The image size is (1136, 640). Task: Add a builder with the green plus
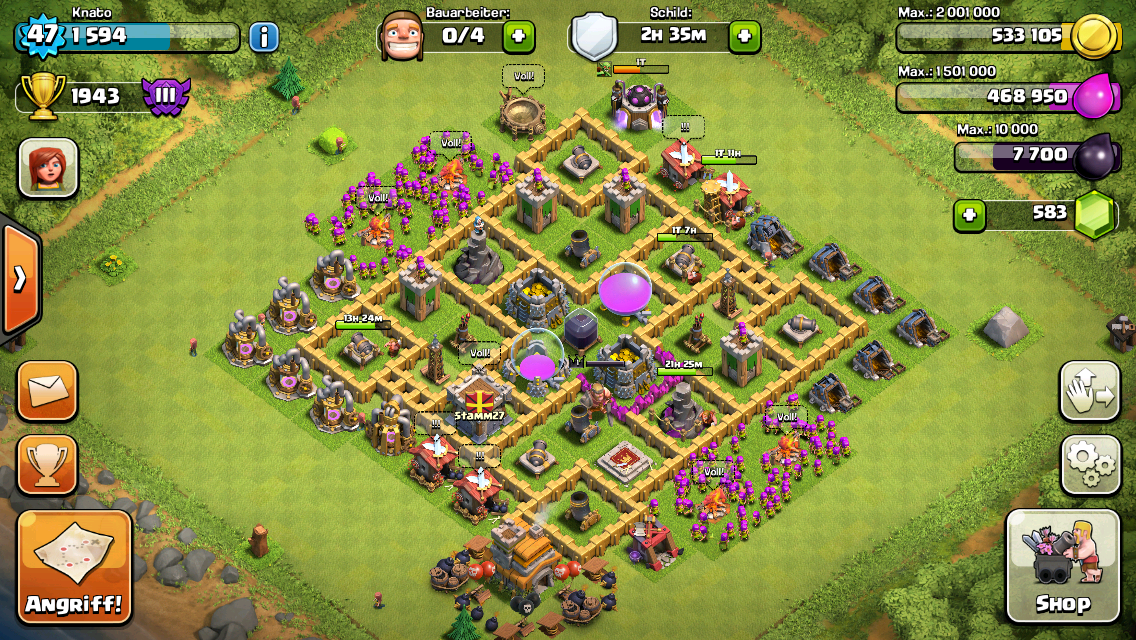coord(518,37)
